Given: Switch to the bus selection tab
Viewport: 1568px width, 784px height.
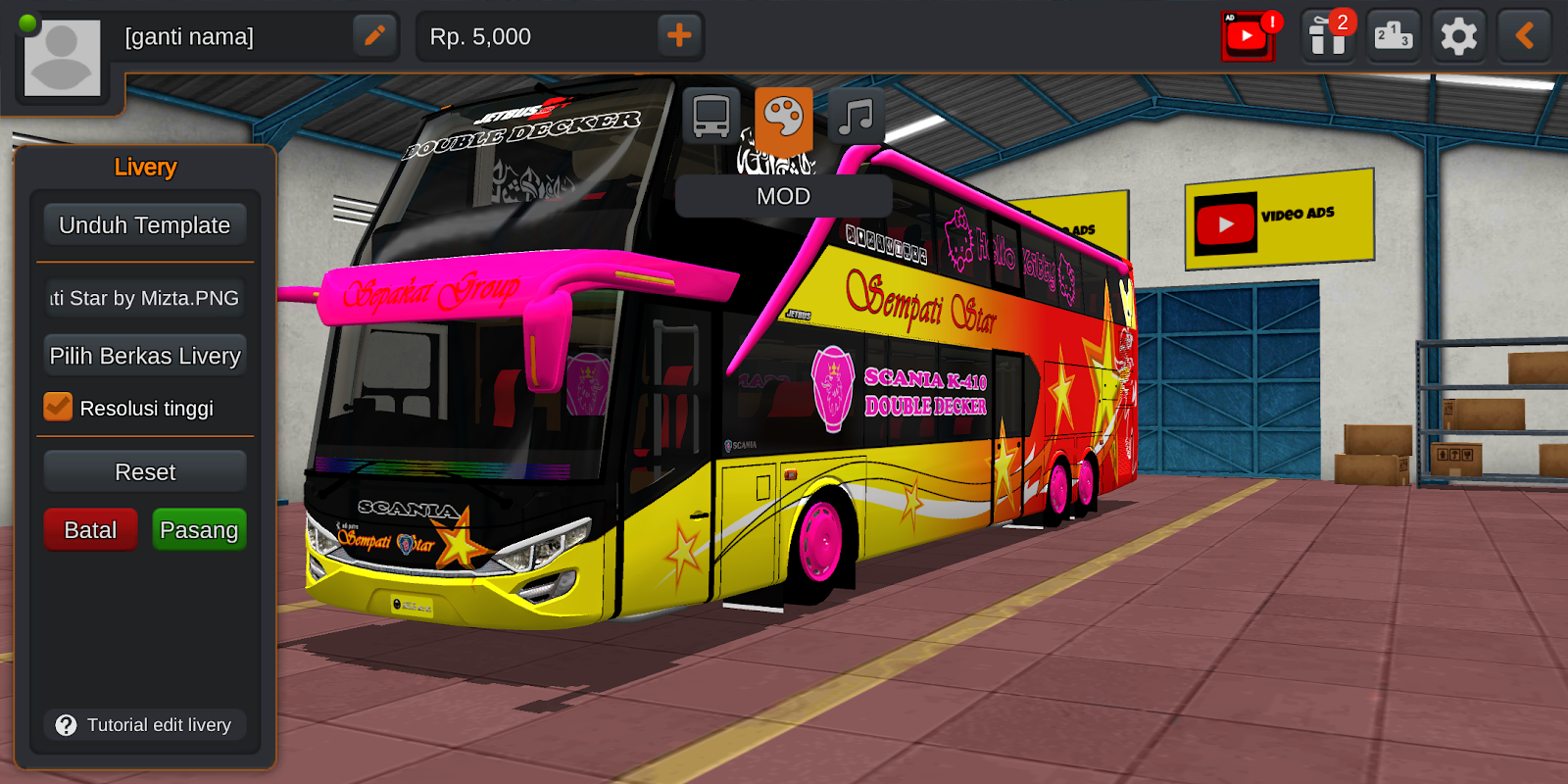Looking at the screenshot, I should point(710,116).
